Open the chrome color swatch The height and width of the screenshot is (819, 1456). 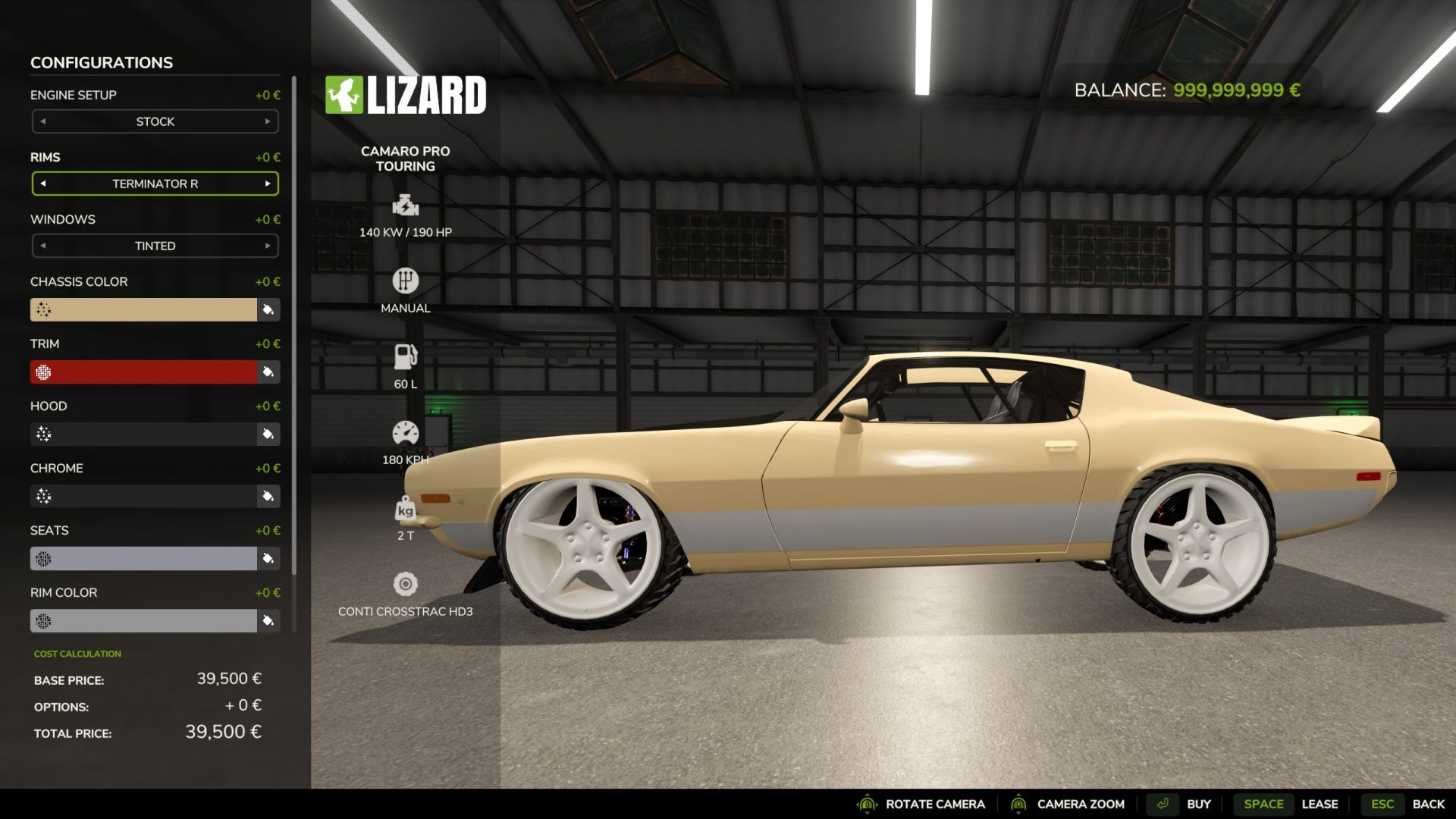click(x=143, y=496)
